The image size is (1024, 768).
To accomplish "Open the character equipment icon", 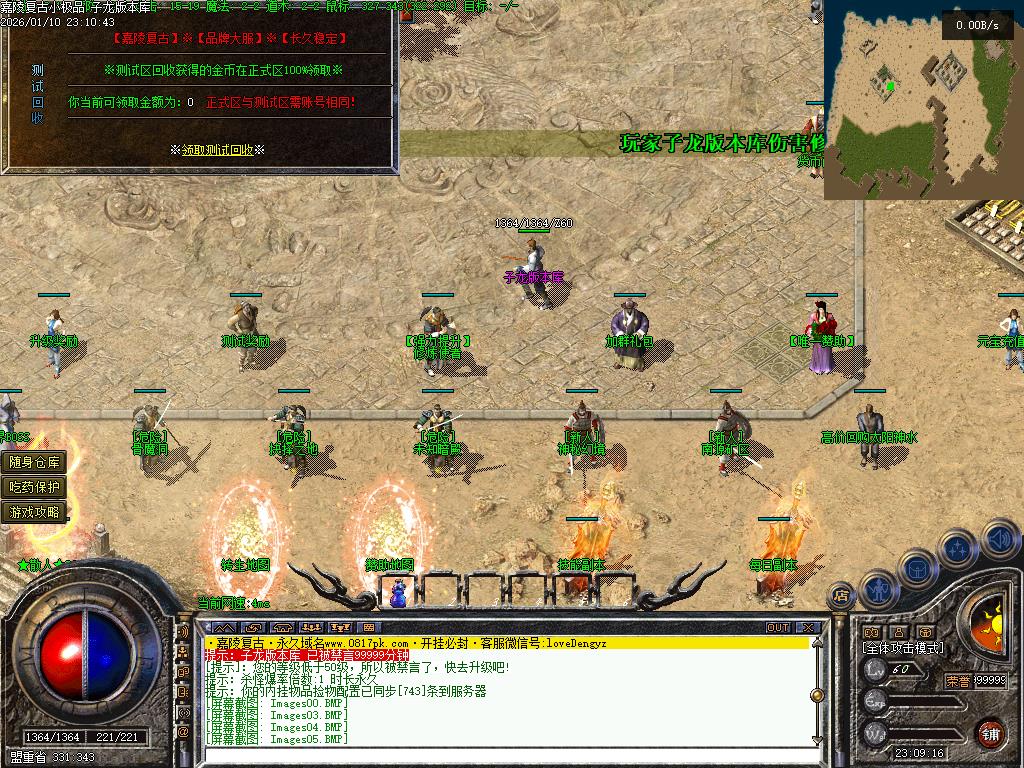I will click(x=877, y=588).
